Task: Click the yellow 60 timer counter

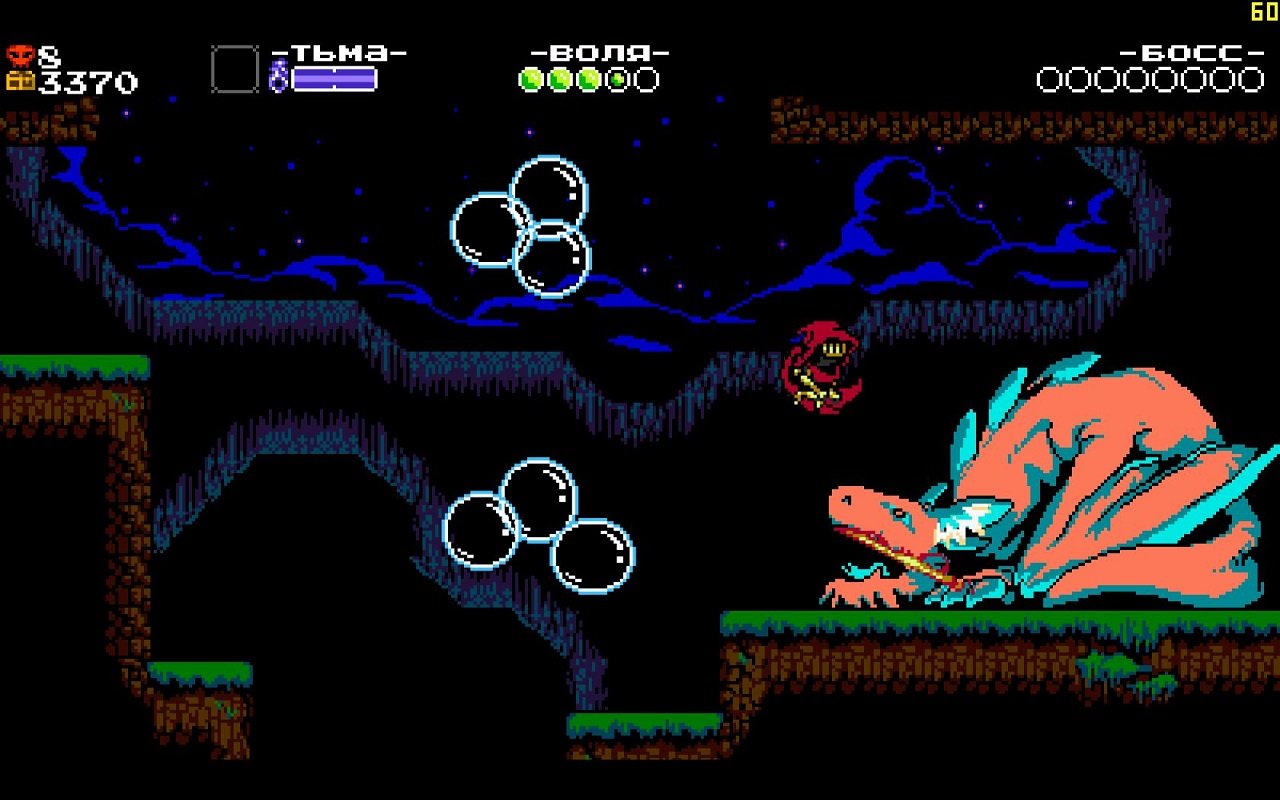Action: (1263, 12)
